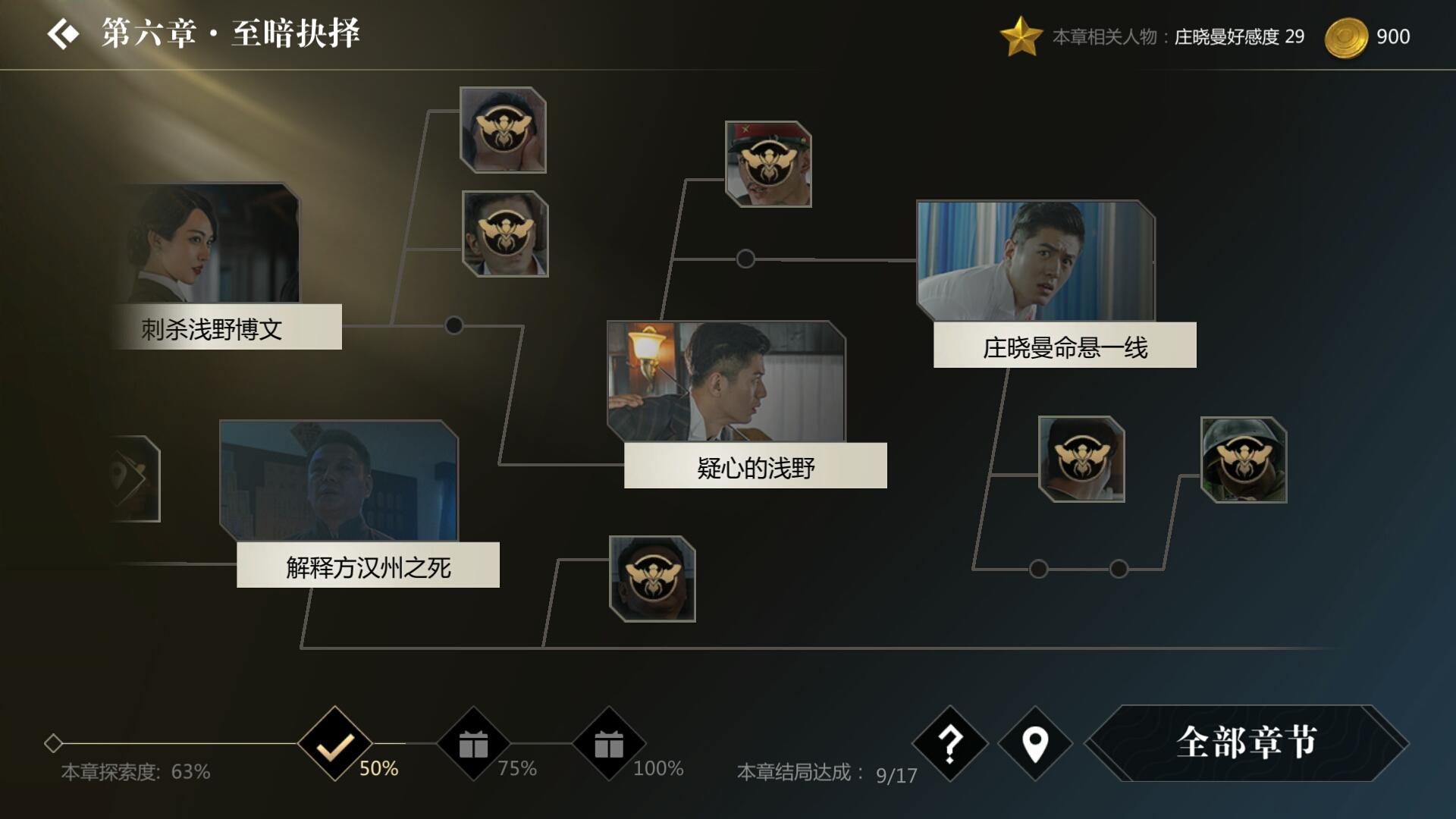Click the gold coin icon showing 900
This screenshot has height=819, width=1456.
coord(1349,35)
